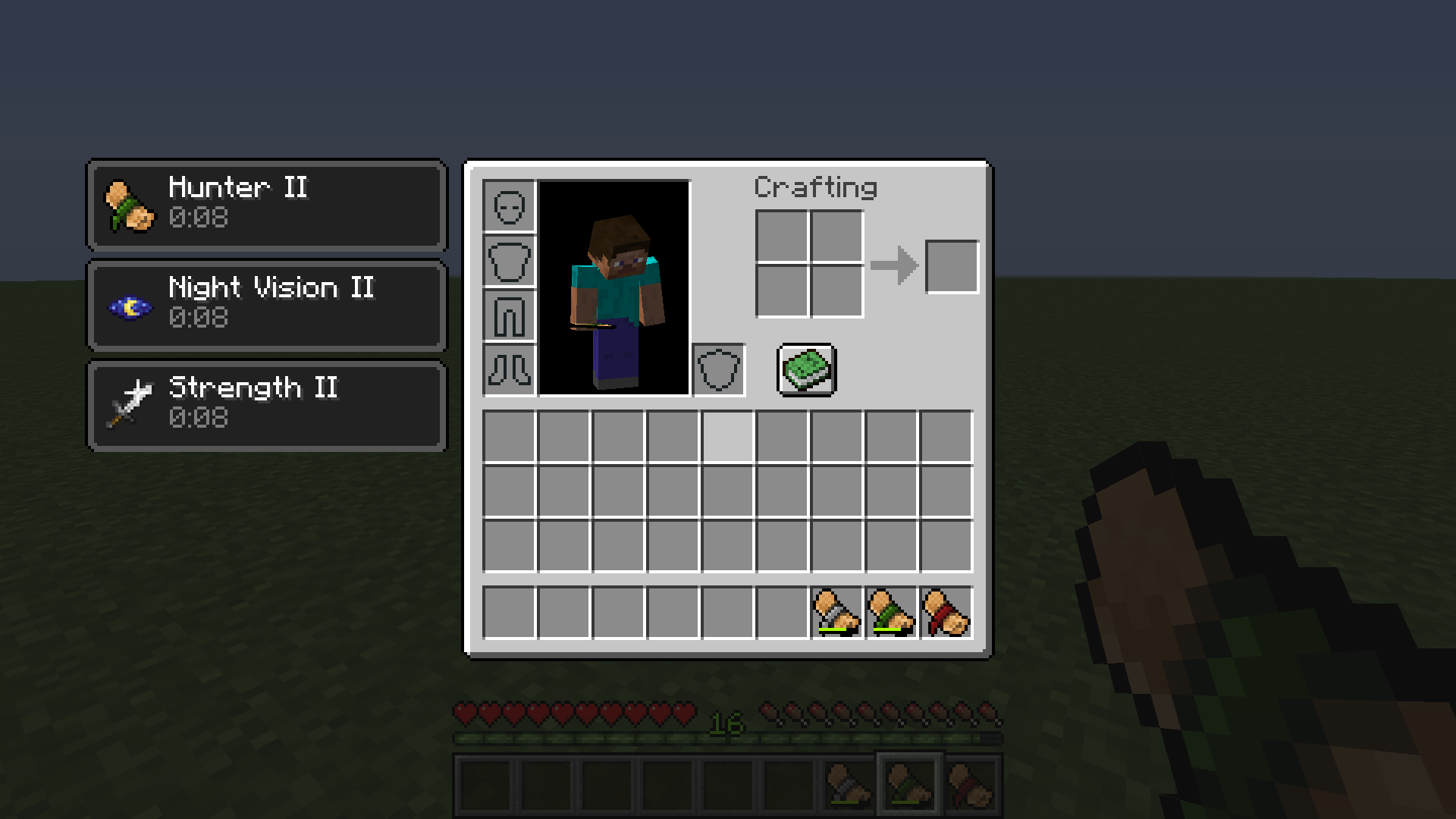
Task: Open the green recipe book
Action: (x=806, y=369)
